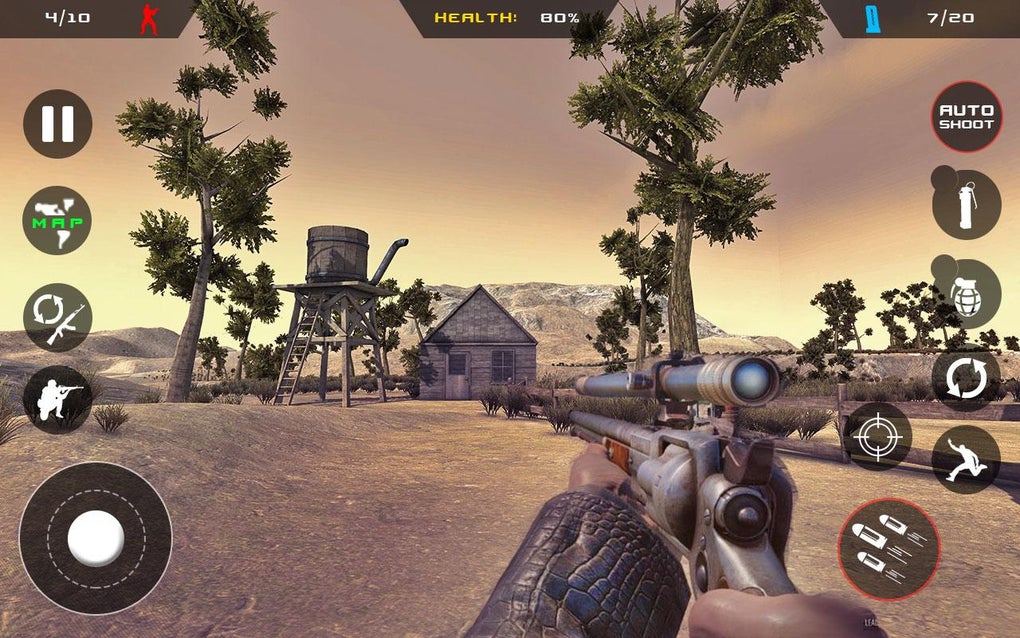Tap the kneeling soldier crouch button

tap(58, 399)
